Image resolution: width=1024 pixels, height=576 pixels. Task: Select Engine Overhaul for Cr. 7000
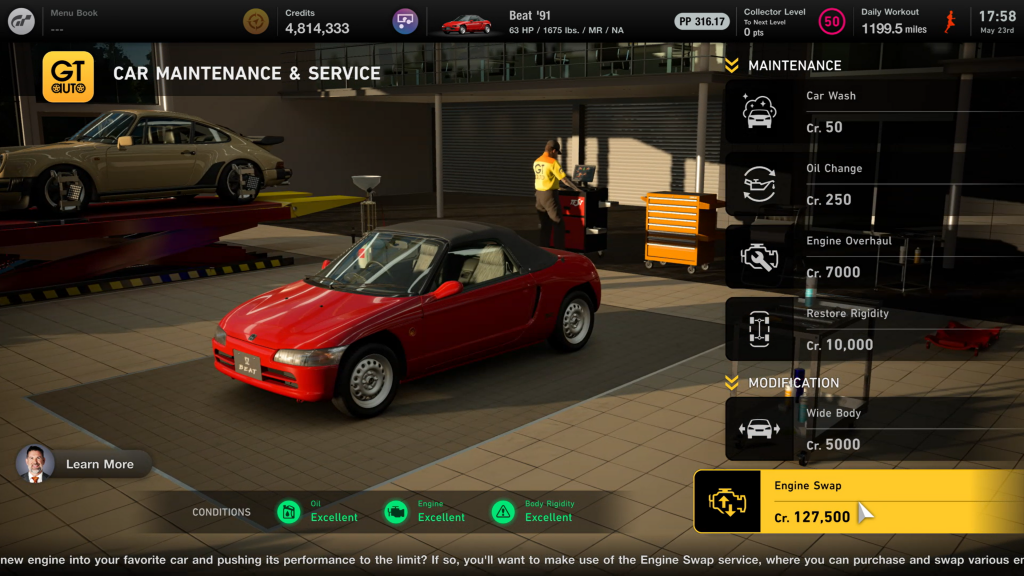coord(870,257)
